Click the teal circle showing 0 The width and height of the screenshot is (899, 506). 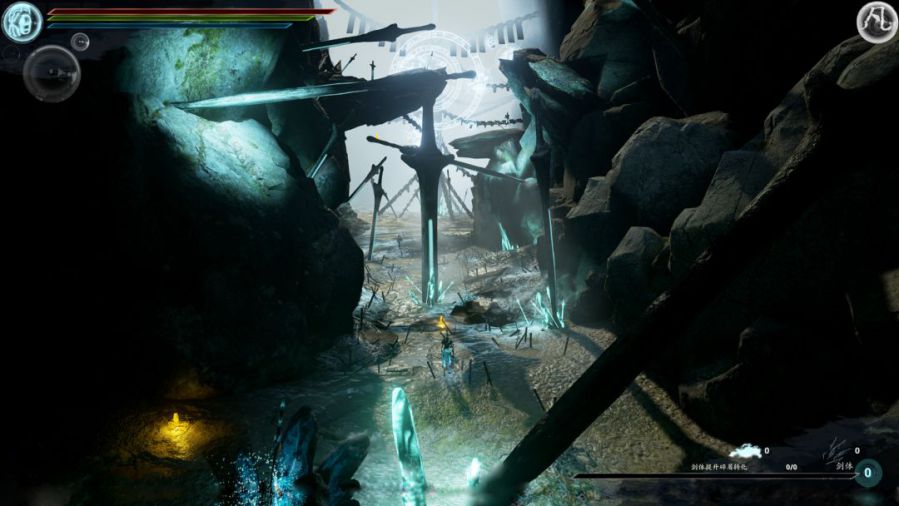click(x=867, y=473)
